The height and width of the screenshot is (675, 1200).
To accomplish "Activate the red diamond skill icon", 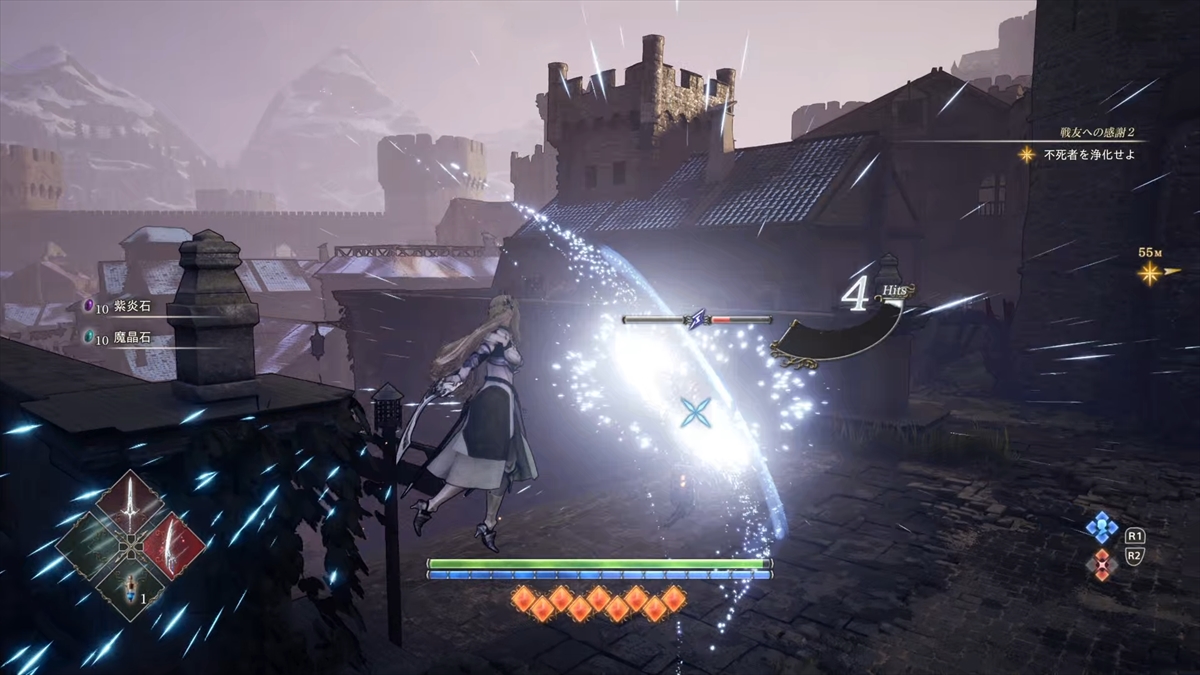I will (1102, 565).
